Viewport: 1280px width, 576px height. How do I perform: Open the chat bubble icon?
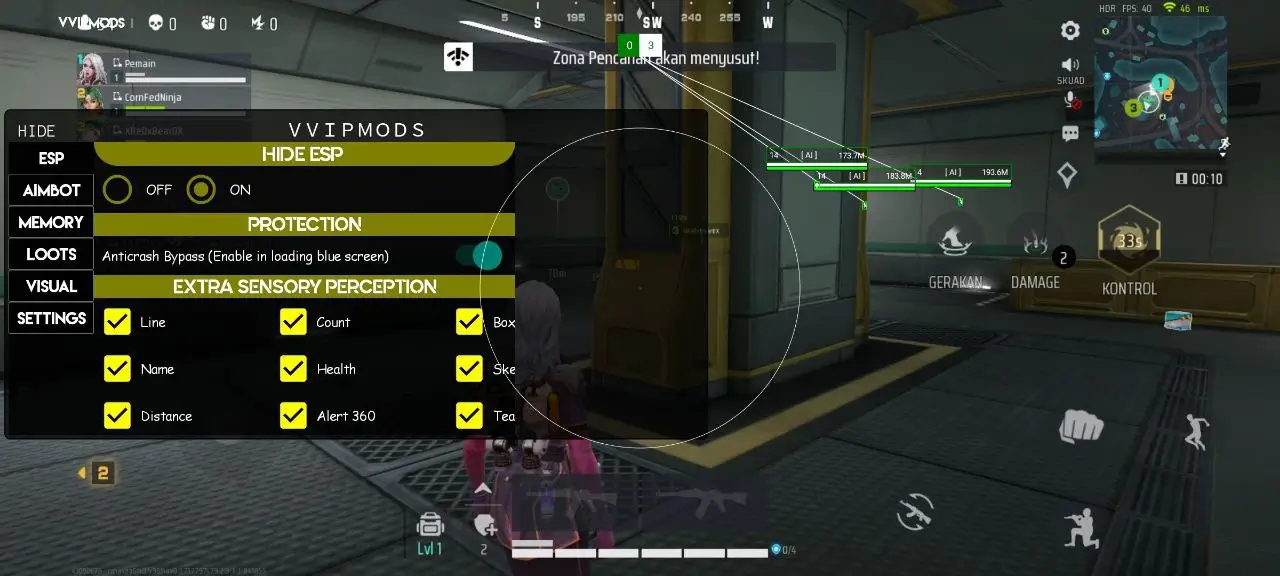[1070, 133]
